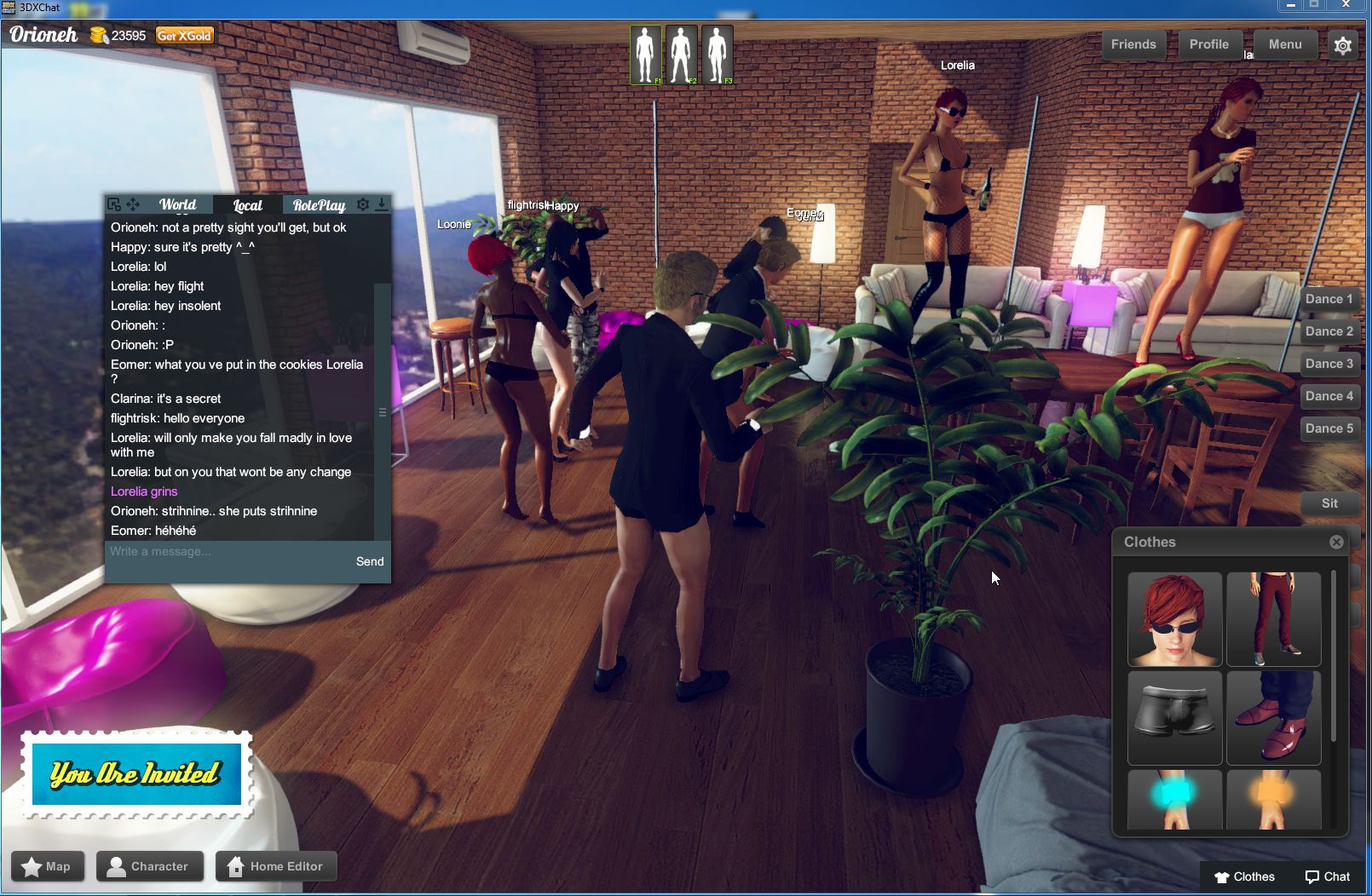Image resolution: width=1372 pixels, height=896 pixels.
Task: Click the move chat window icon
Action: (x=132, y=204)
